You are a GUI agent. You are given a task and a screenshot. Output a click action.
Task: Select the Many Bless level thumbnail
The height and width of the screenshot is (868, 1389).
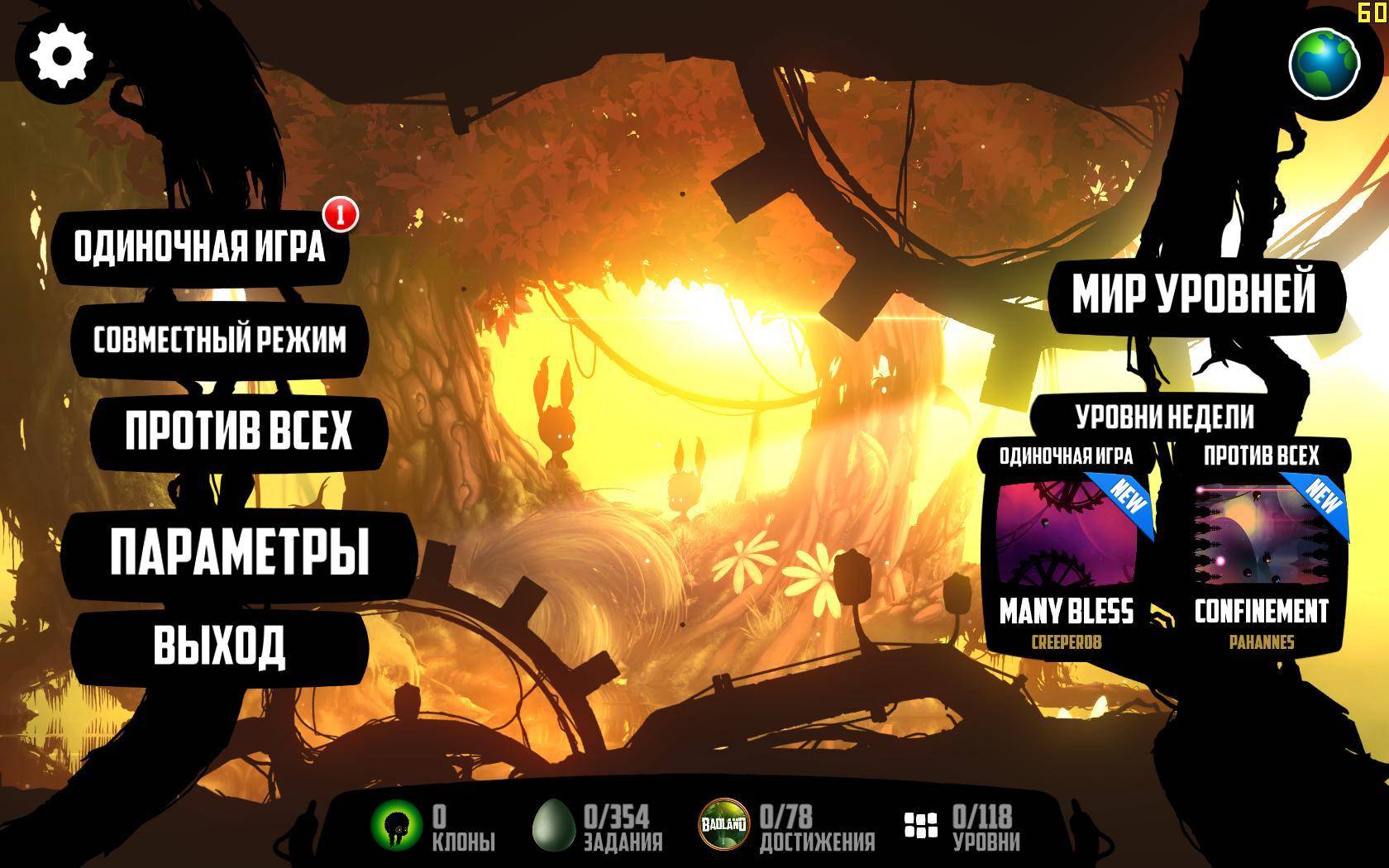coord(1067,533)
